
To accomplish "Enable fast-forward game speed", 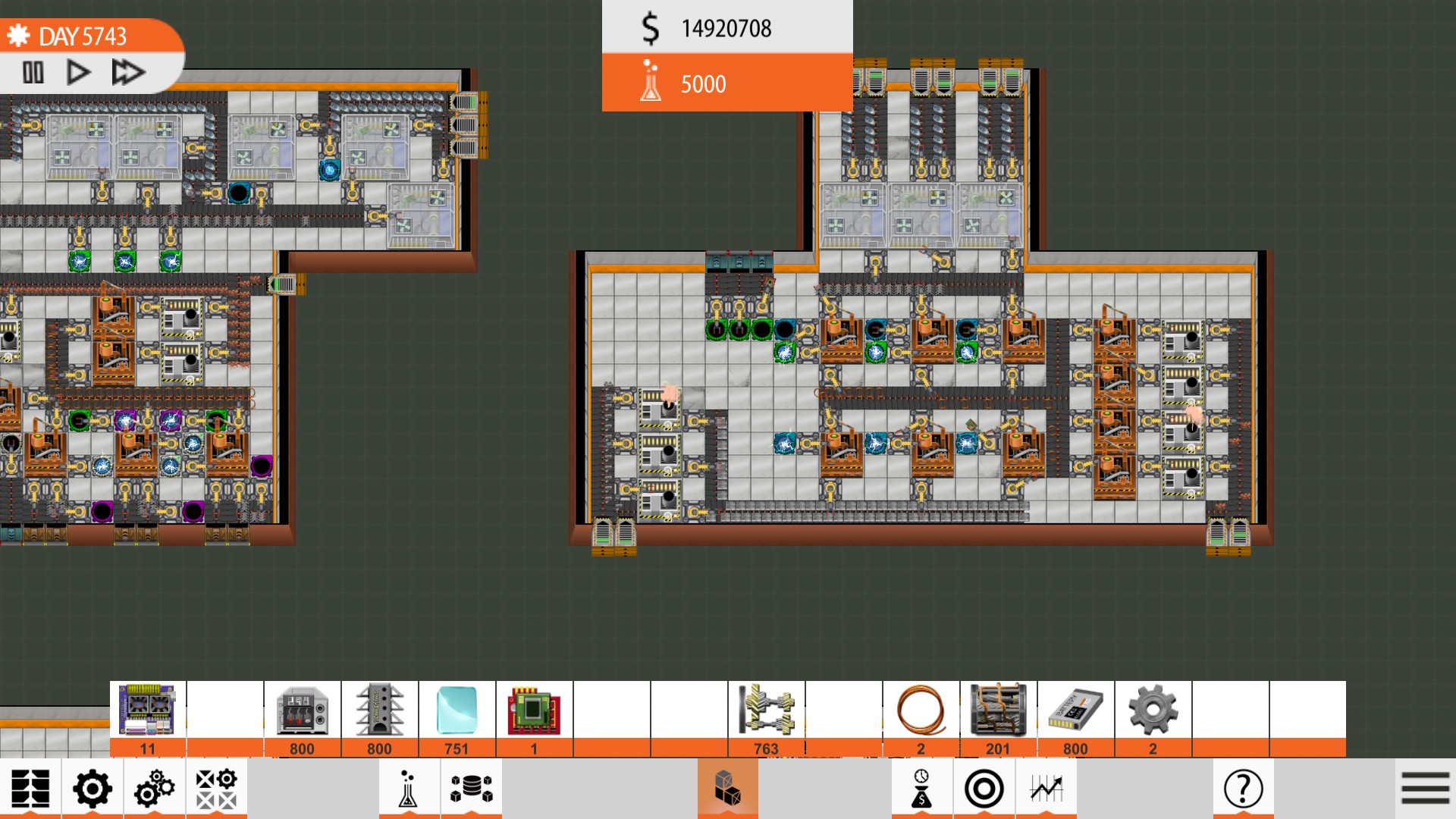I will [x=127, y=72].
